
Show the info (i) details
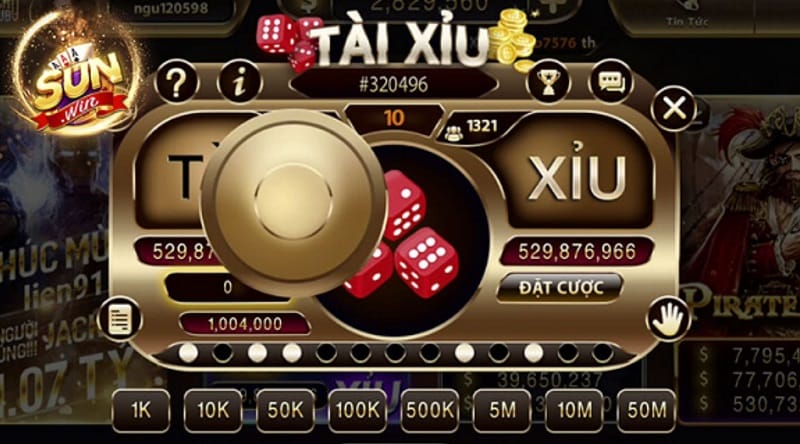(x=239, y=82)
